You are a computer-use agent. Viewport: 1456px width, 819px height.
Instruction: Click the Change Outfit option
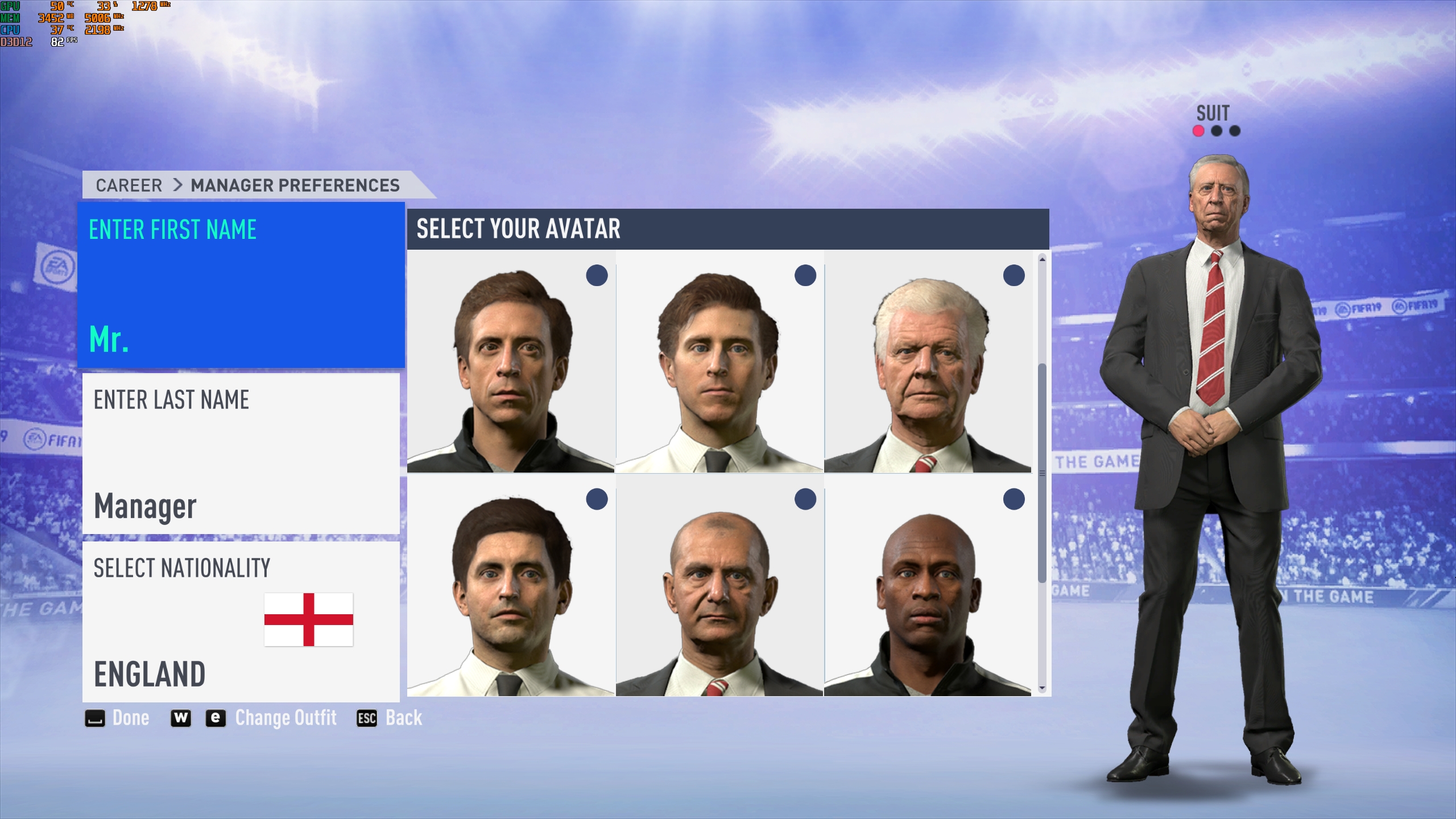click(x=286, y=718)
